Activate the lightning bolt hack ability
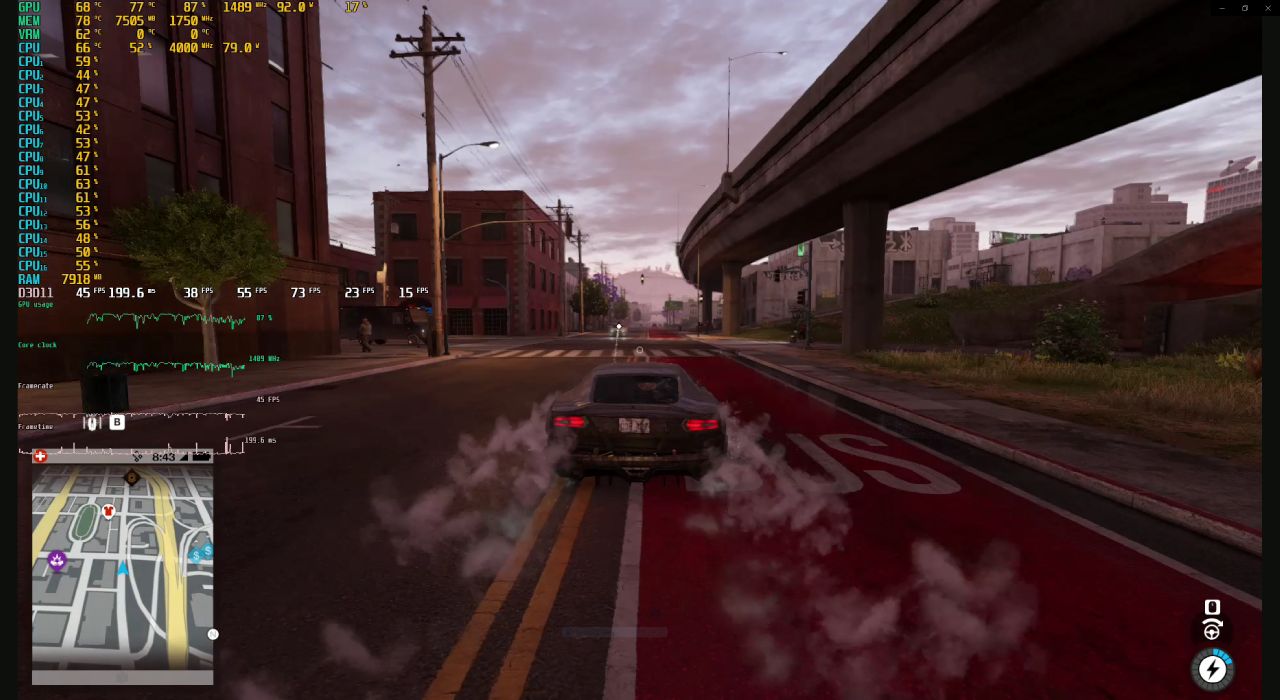 1212,668
